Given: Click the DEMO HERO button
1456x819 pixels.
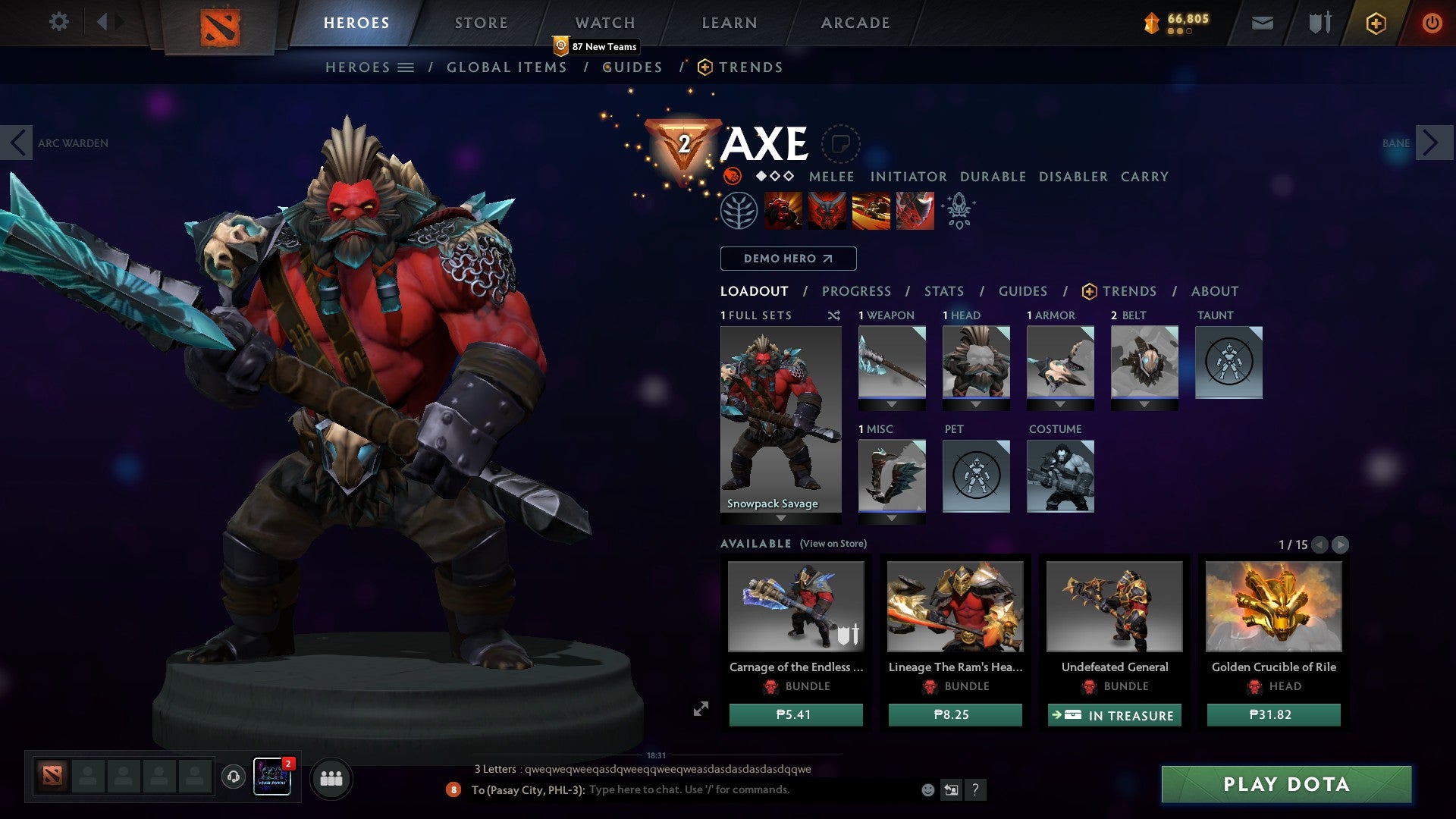Looking at the screenshot, I should [x=787, y=259].
